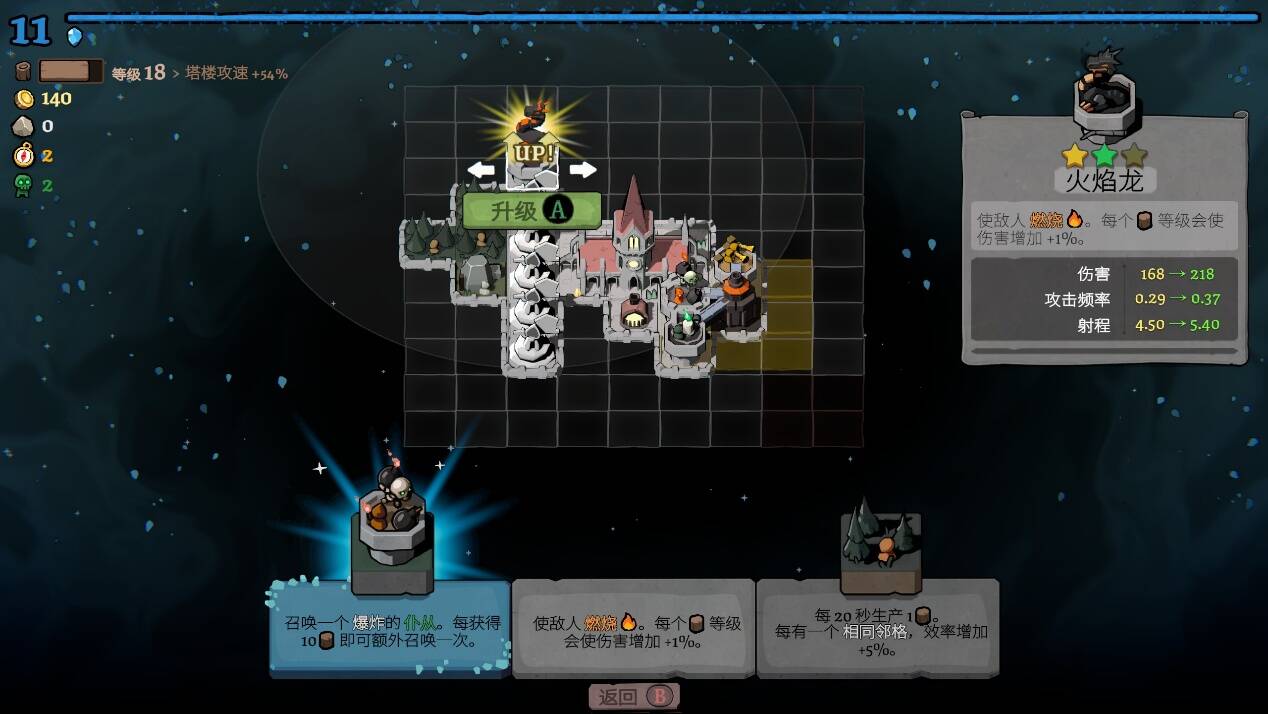Click the 返回 back button
Screen dimensions: 1268x714
pos(634,697)
